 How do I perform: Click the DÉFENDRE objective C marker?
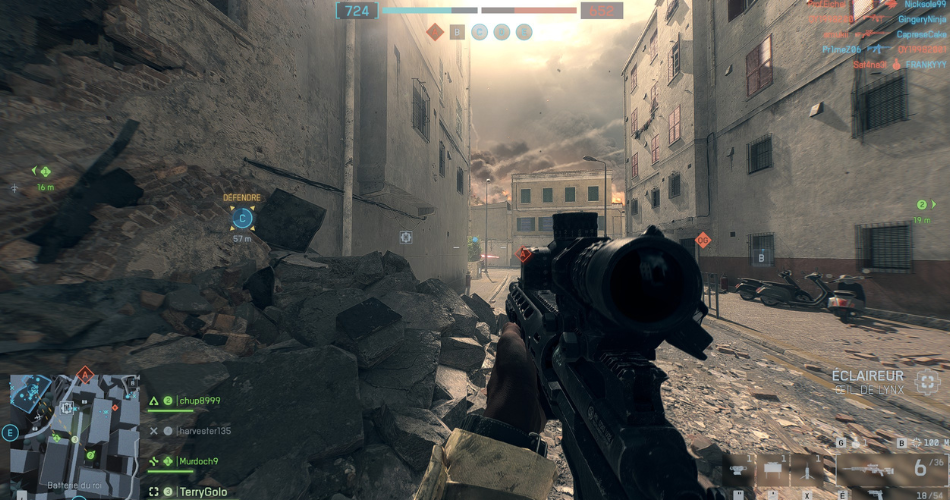point(241,217)
